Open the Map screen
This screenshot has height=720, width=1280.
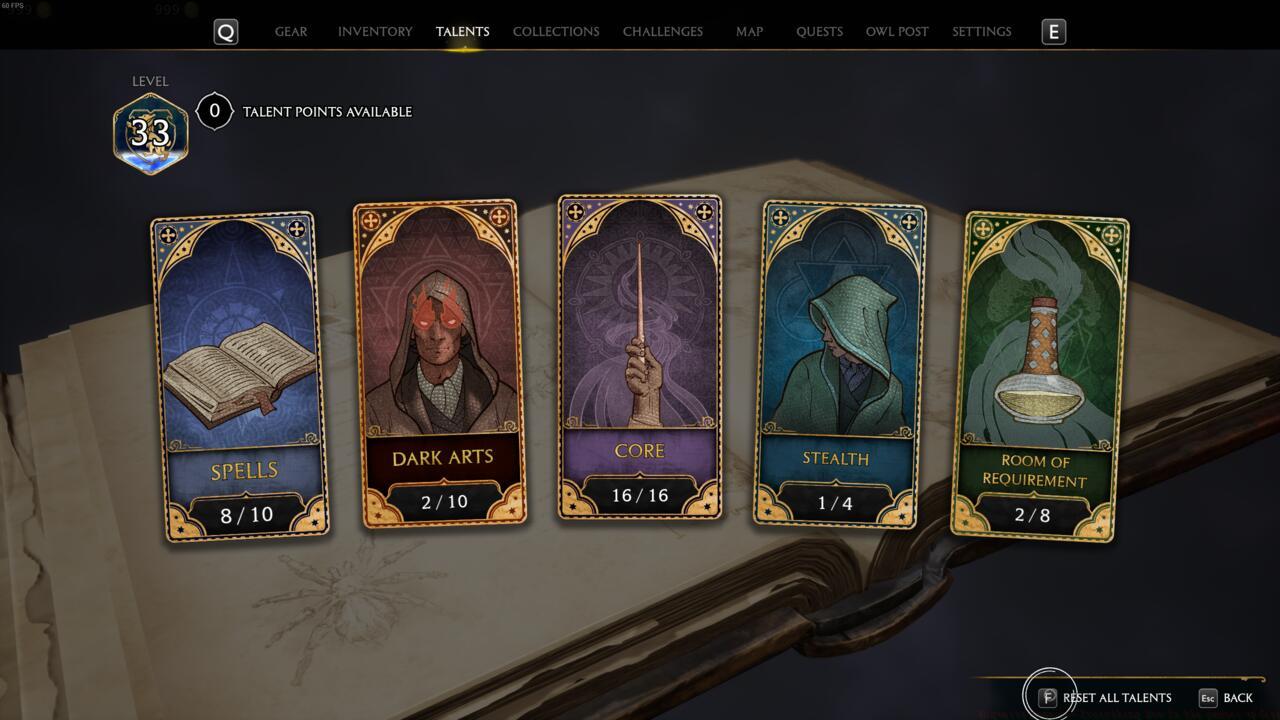click(748, 31)
